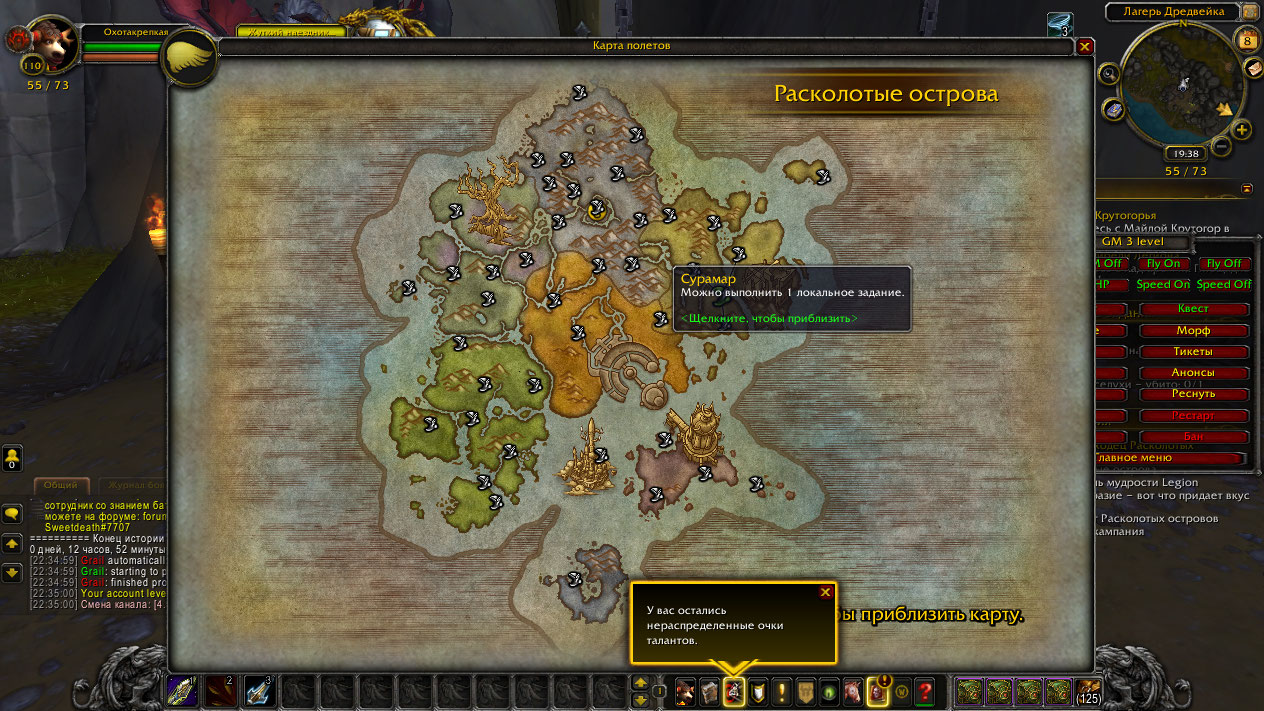Close the flight map window
The image size is (1264, 711).
[1085, 46]
